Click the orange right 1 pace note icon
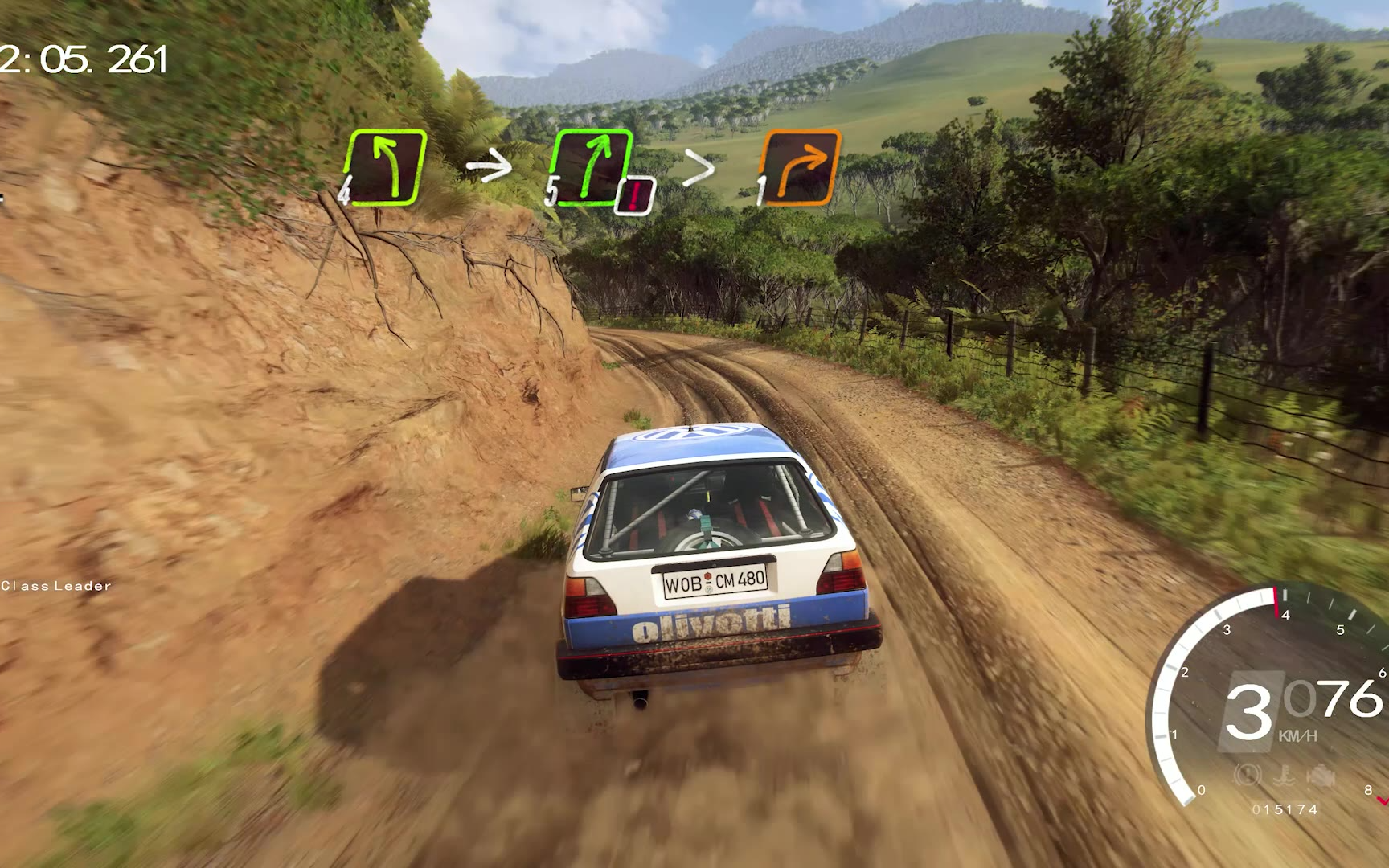Screen dimensions: 1389x868 click(x=801, y=166)
